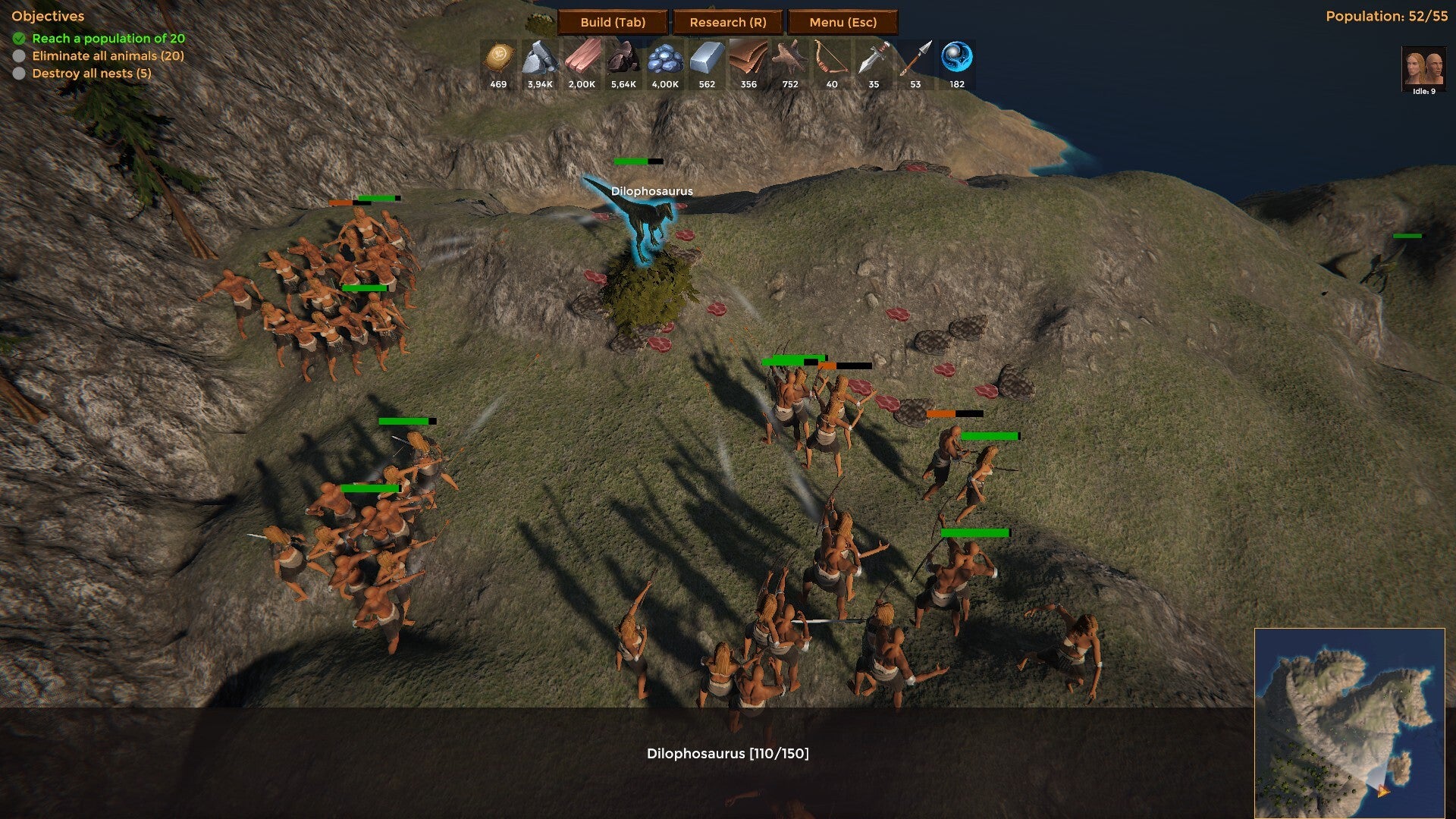Click the grey stone resource icon
Viewport: 1456px width, 819px height.
point(540,58)
